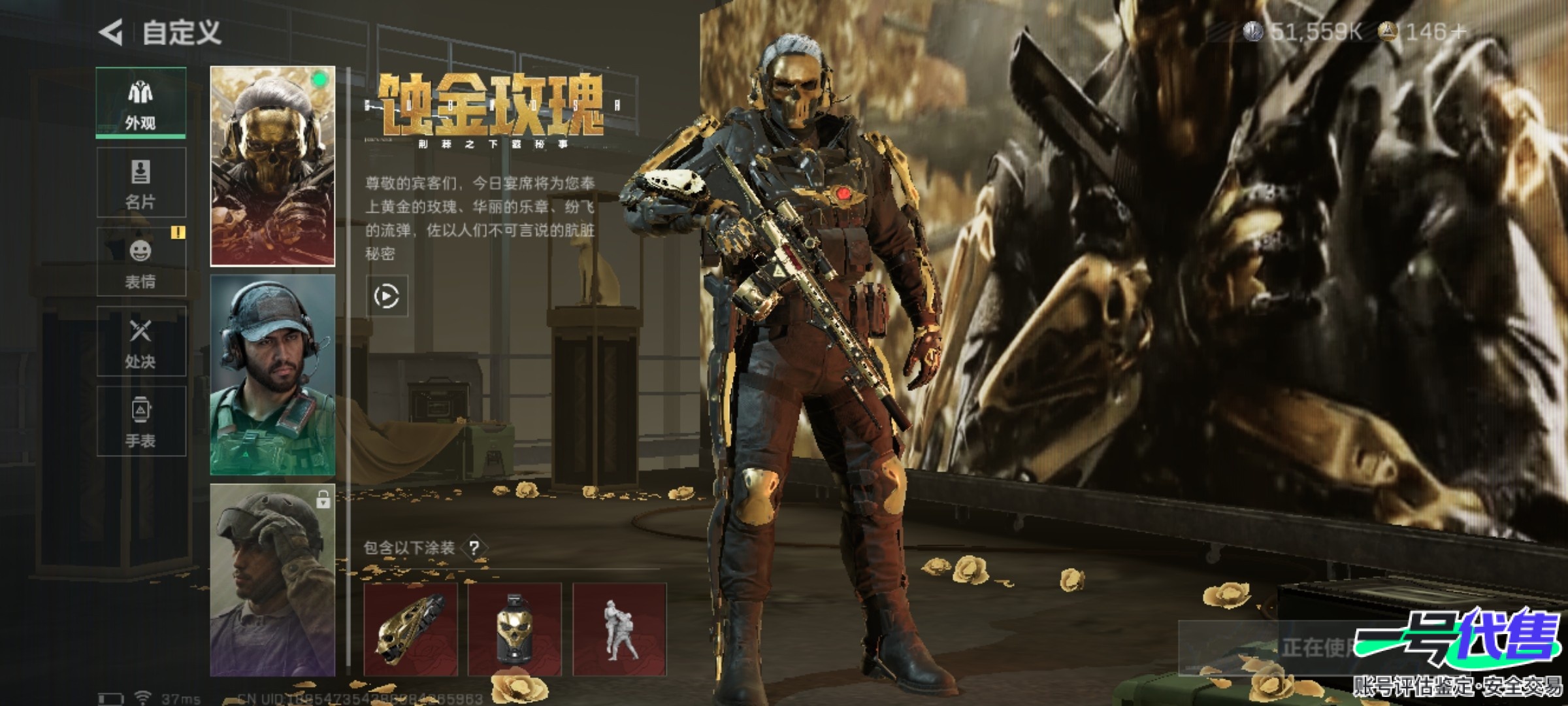This screenshot has width=1568, height=706.
Task: Switch to the 外观 appearance tab
Action: pyautogui.click(x=140, y=103)
